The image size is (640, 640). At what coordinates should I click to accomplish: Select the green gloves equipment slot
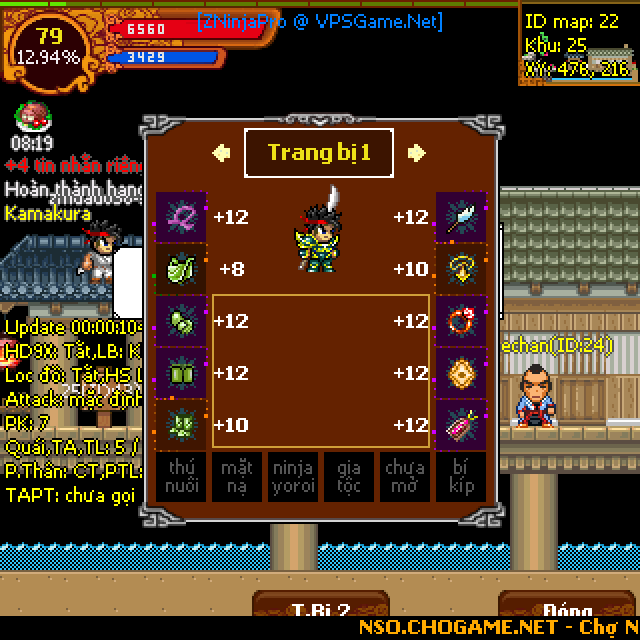181,321
